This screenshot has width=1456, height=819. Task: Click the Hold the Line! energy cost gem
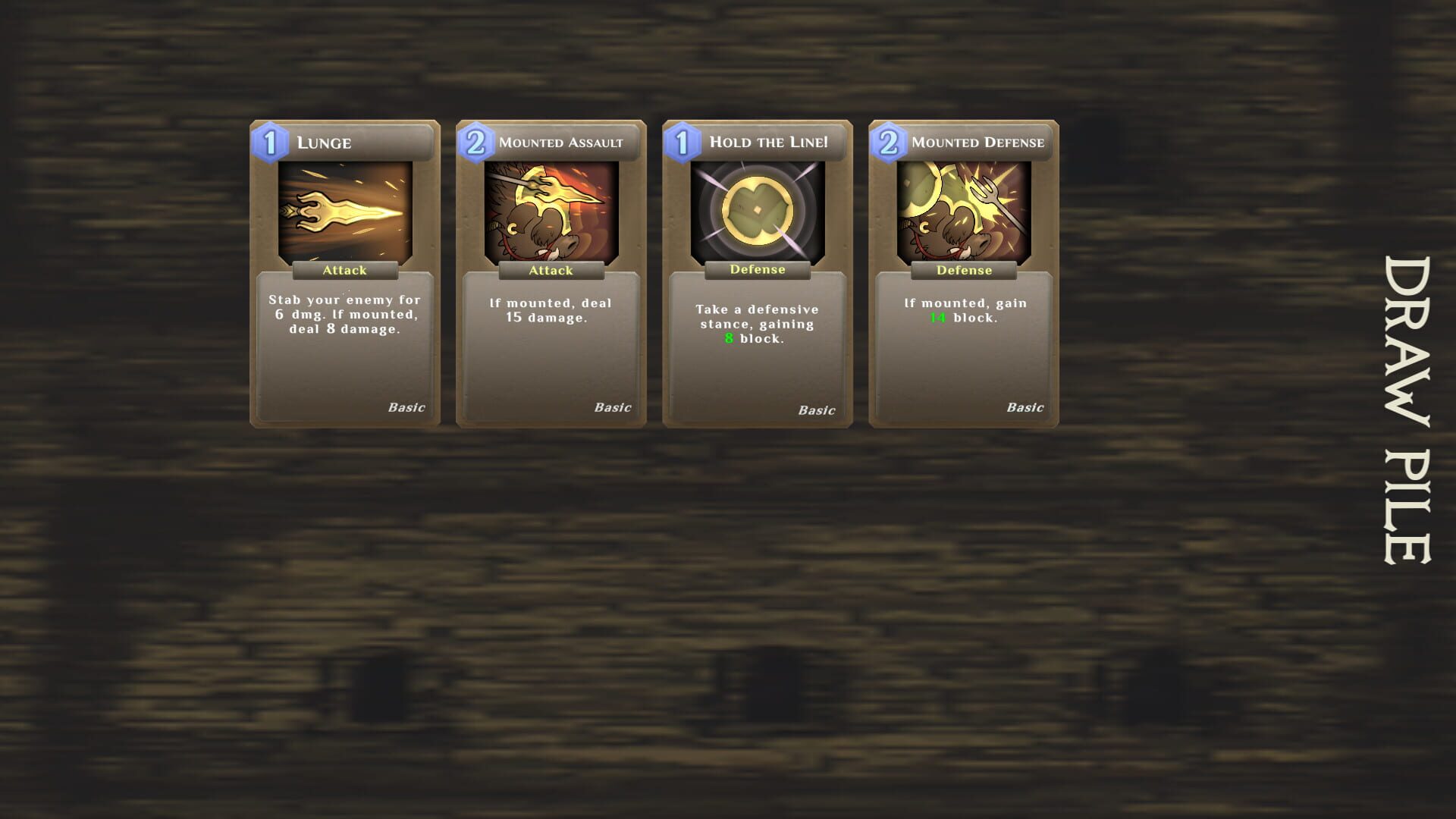click(682, 140)
